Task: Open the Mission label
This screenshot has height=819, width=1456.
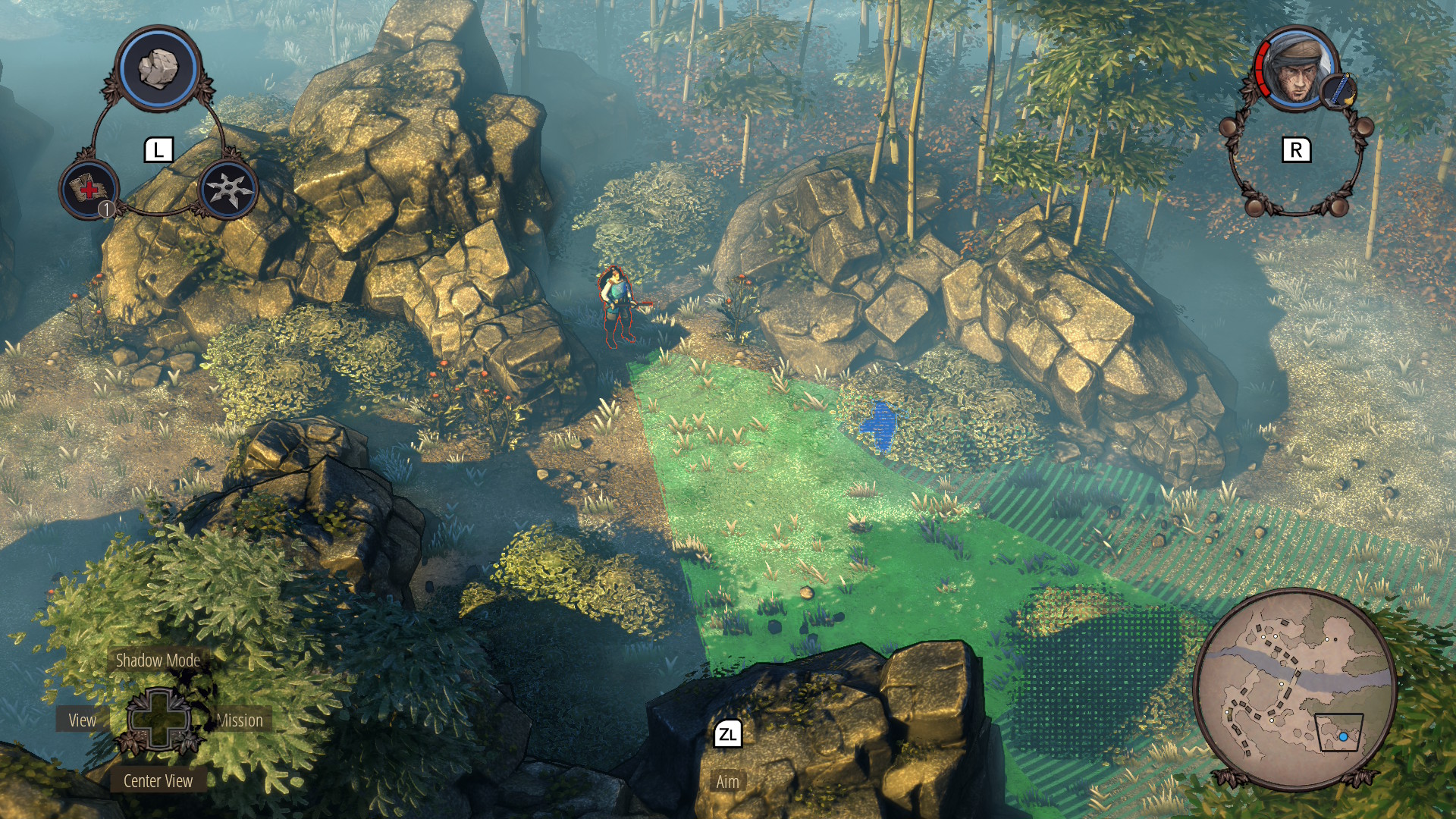Action: coord(240,720)
